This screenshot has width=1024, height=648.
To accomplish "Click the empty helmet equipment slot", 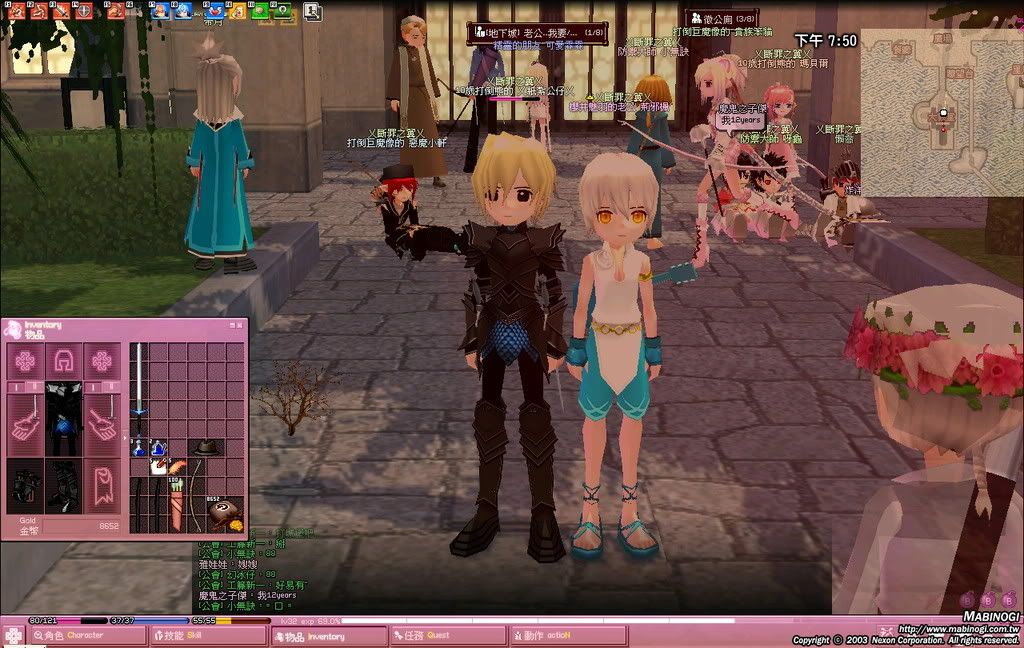I will 62,360.
